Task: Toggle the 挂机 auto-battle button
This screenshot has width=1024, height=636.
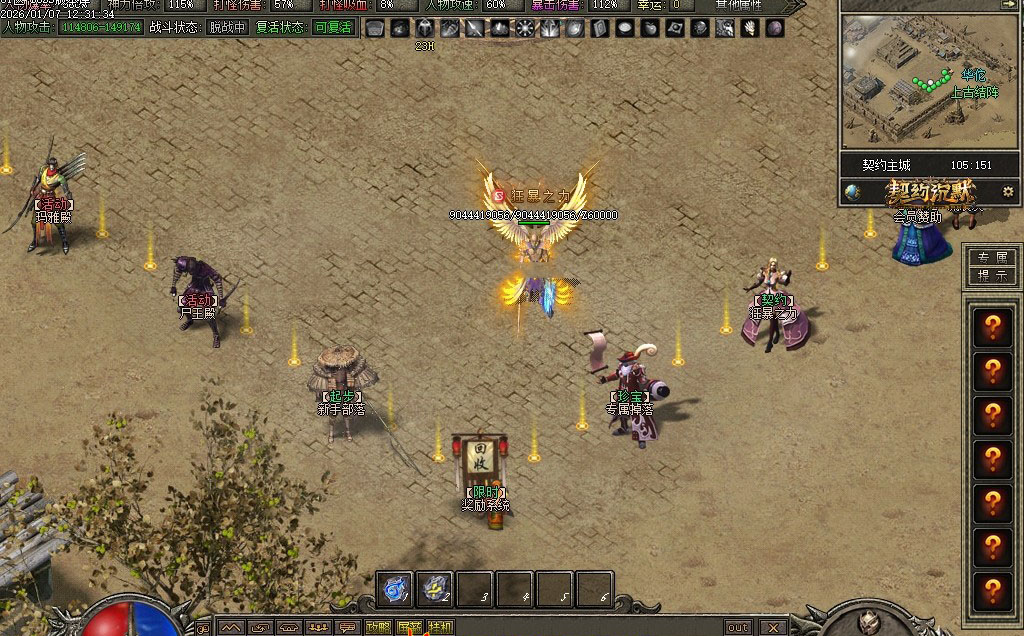Action: tap(440, 628)
